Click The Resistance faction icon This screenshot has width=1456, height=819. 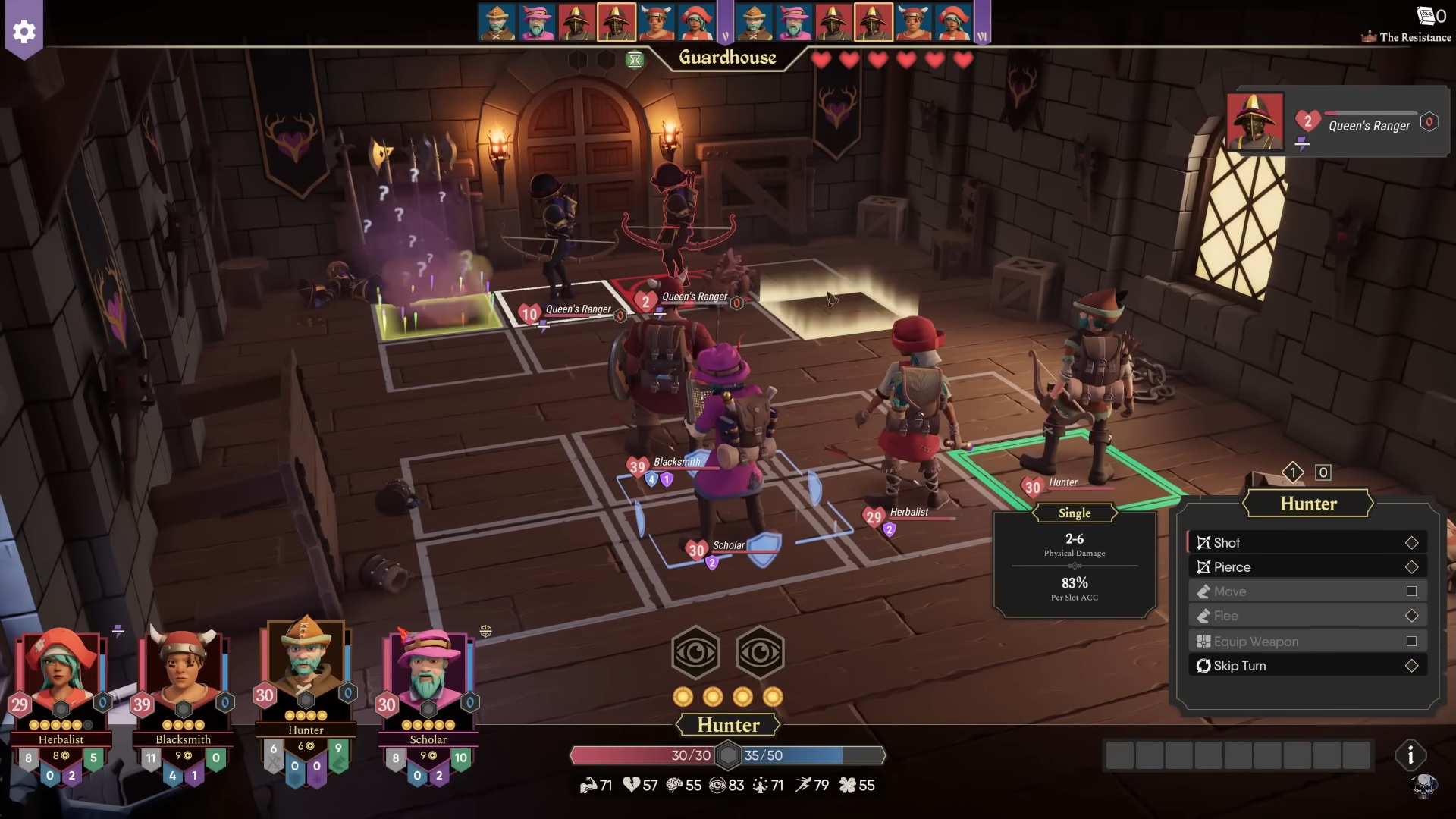pos(1368,36)
